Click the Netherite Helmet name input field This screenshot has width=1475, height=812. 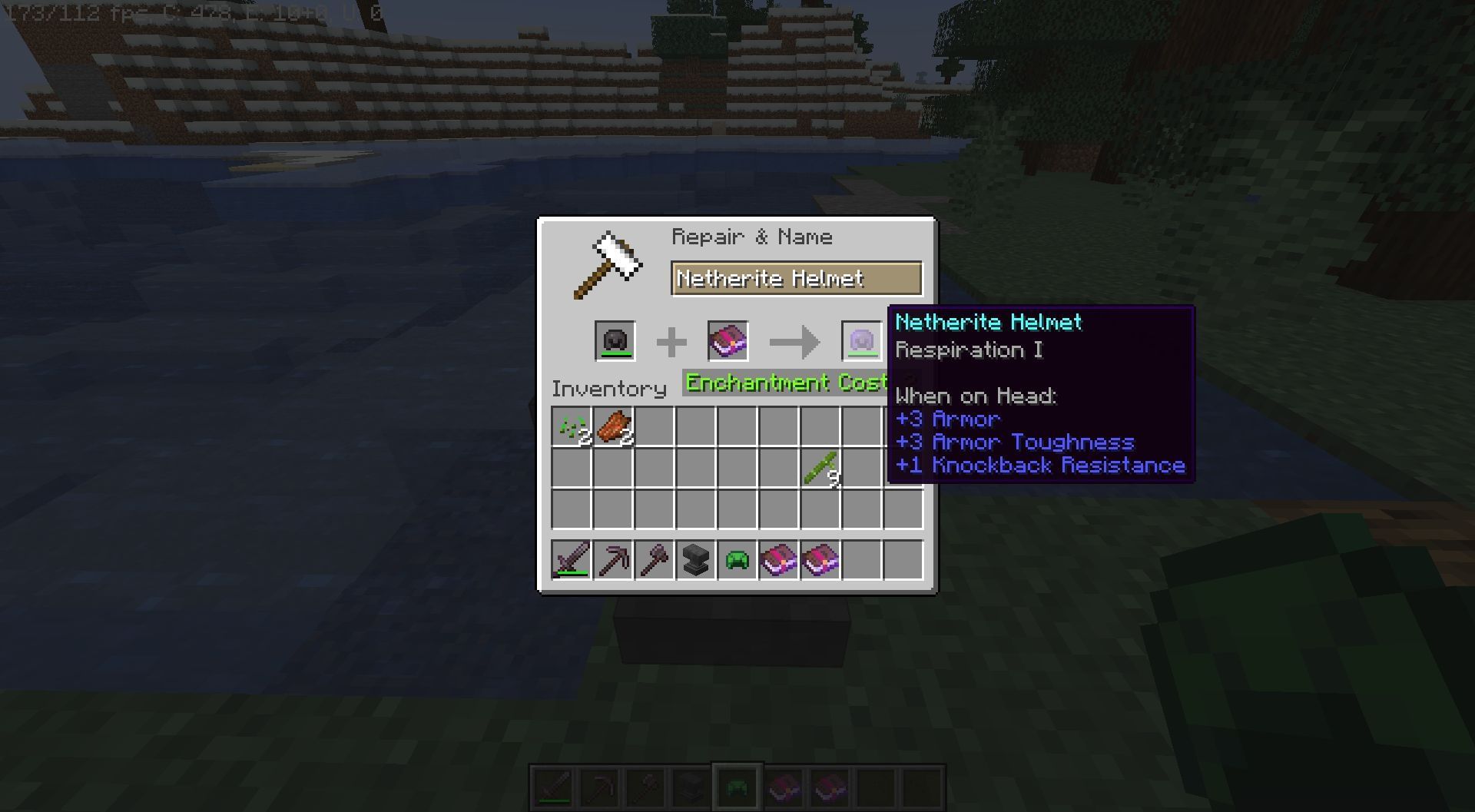click(796, 279)
